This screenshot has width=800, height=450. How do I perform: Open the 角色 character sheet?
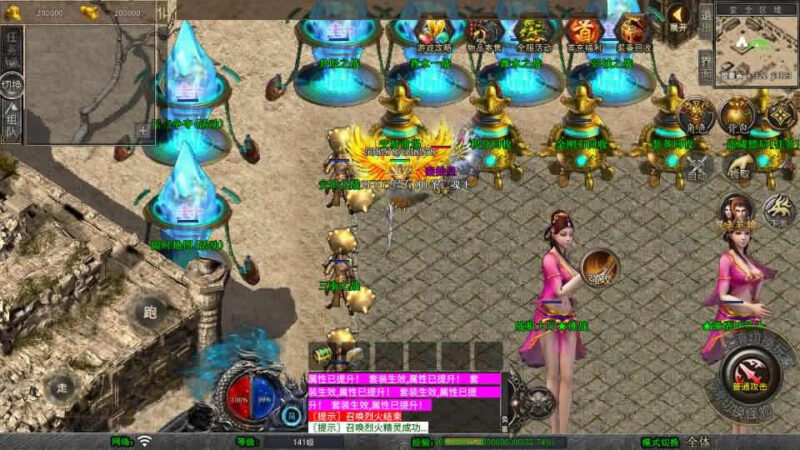[696, 116]
